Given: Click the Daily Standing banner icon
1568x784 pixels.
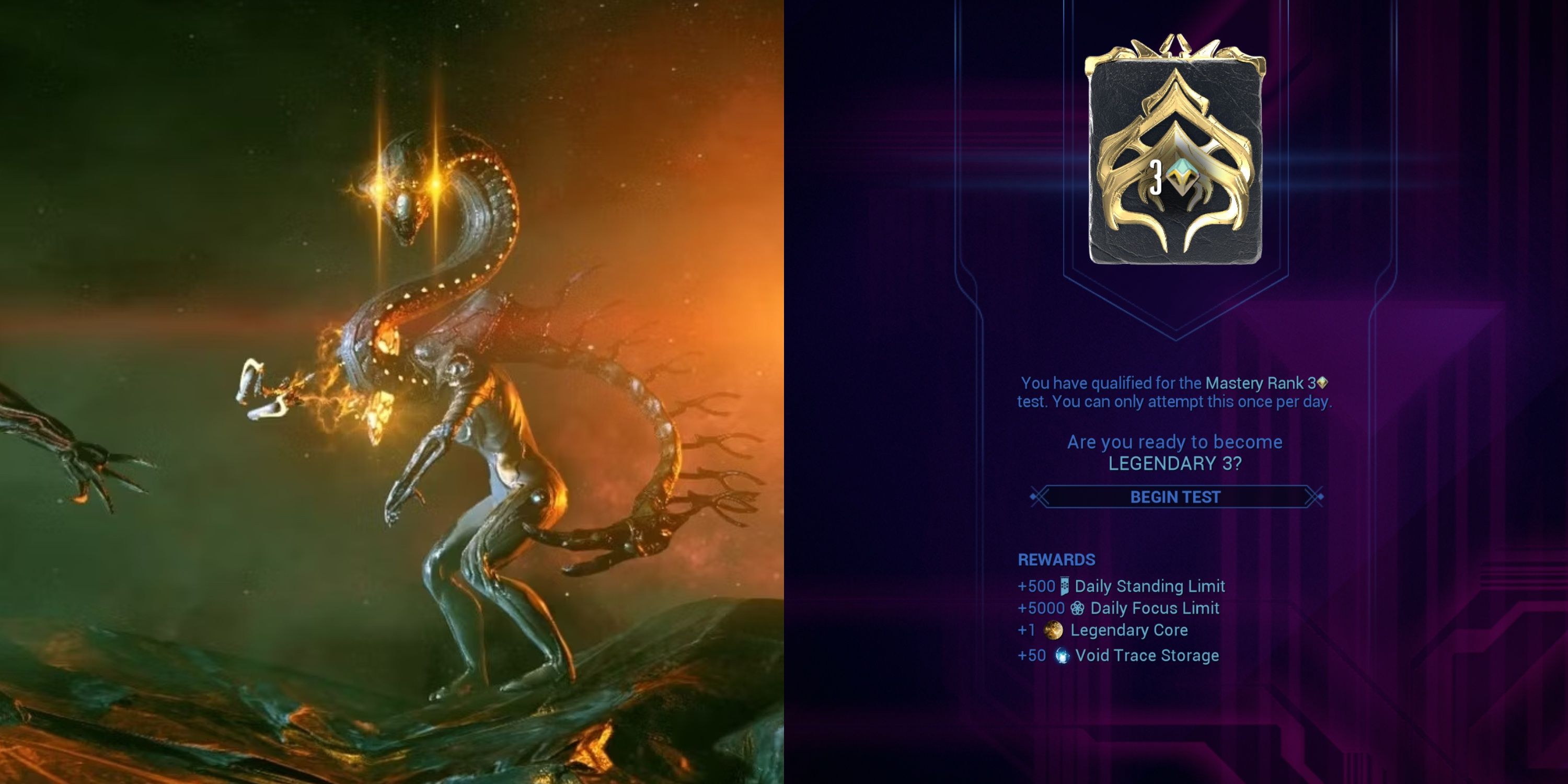Looking at the screenshot, I should pos(1065,585).
